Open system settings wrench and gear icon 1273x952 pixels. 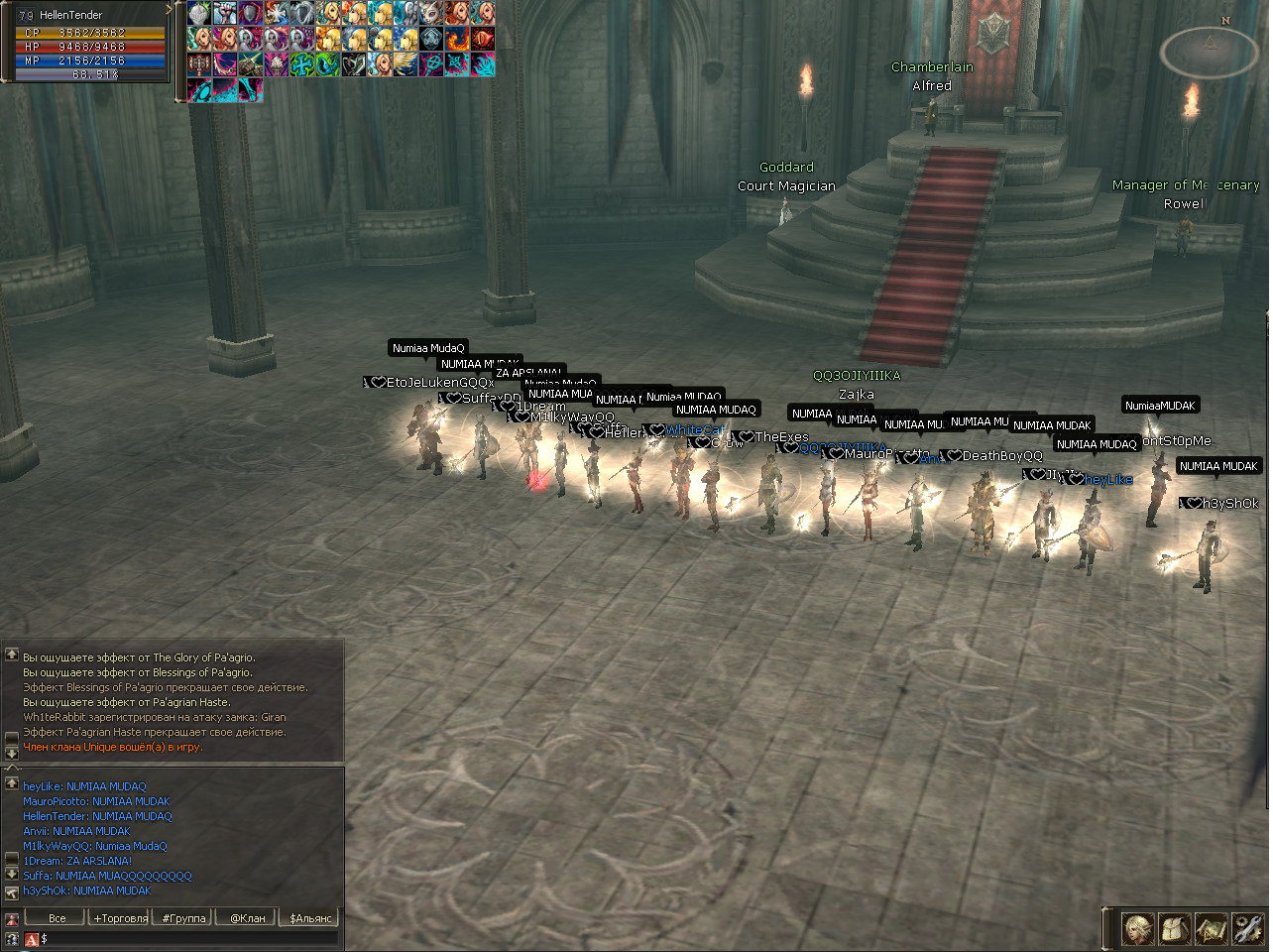[1247, 929]
